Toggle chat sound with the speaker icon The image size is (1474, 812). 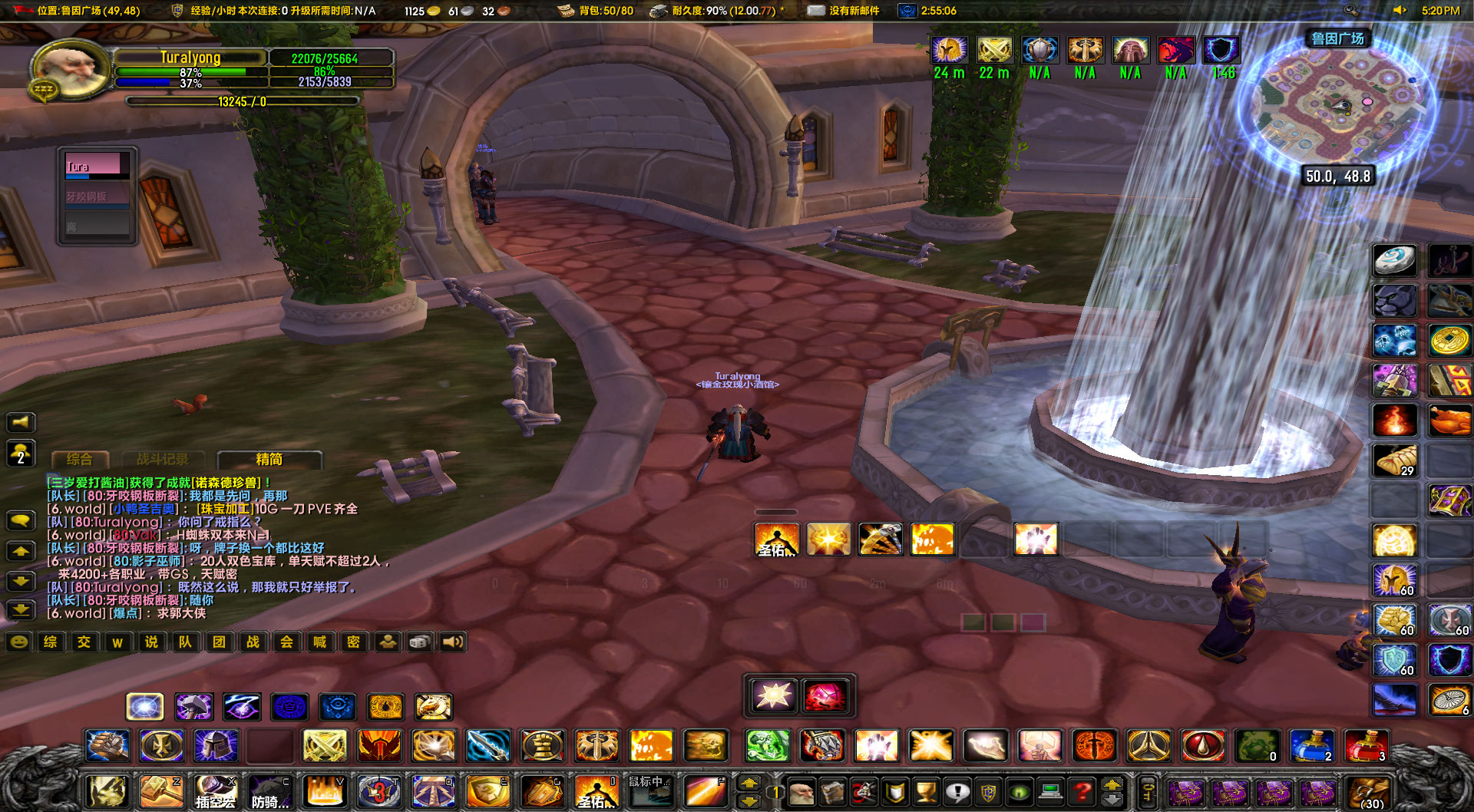pos(452,642)
